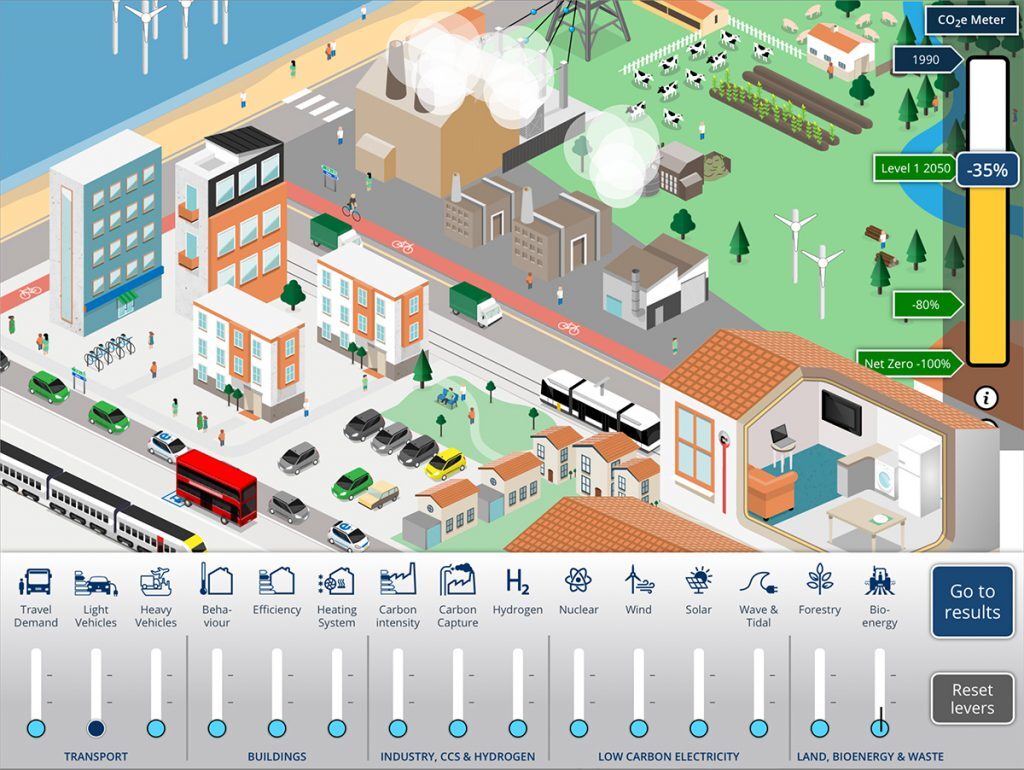Select the Wind turbine lever icon
Image resolution: width=1024 pixels, height=770 pixels.
tap(638, 580)
